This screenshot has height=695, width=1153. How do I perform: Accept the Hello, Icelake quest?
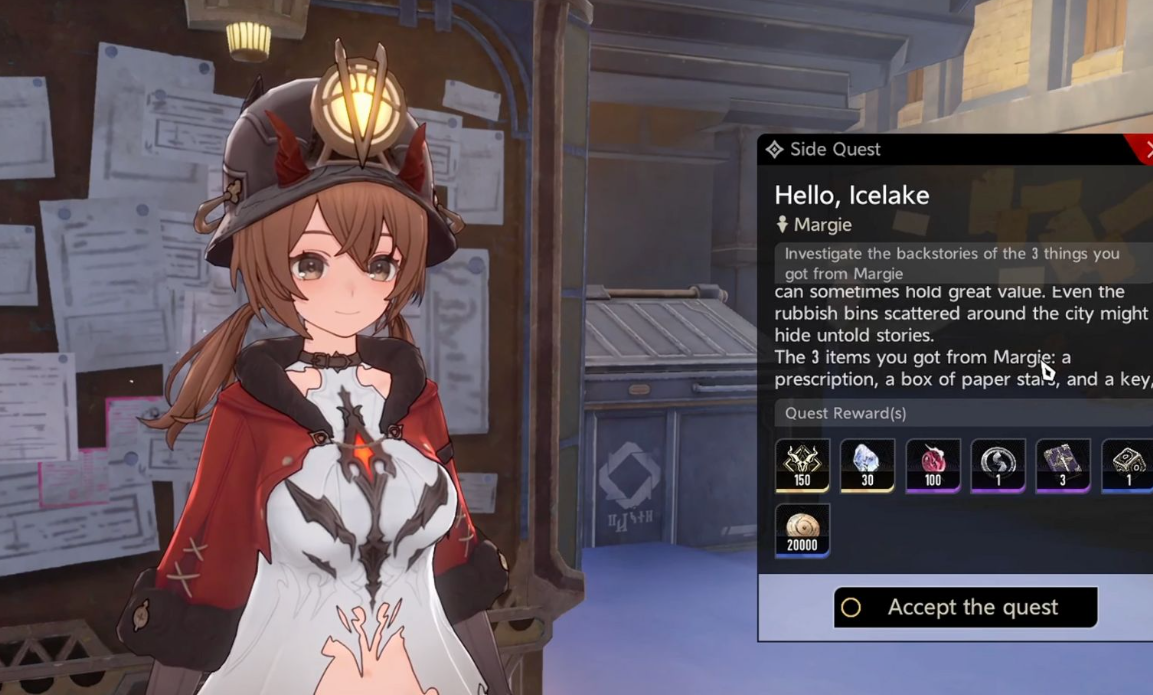pos(965,607)
